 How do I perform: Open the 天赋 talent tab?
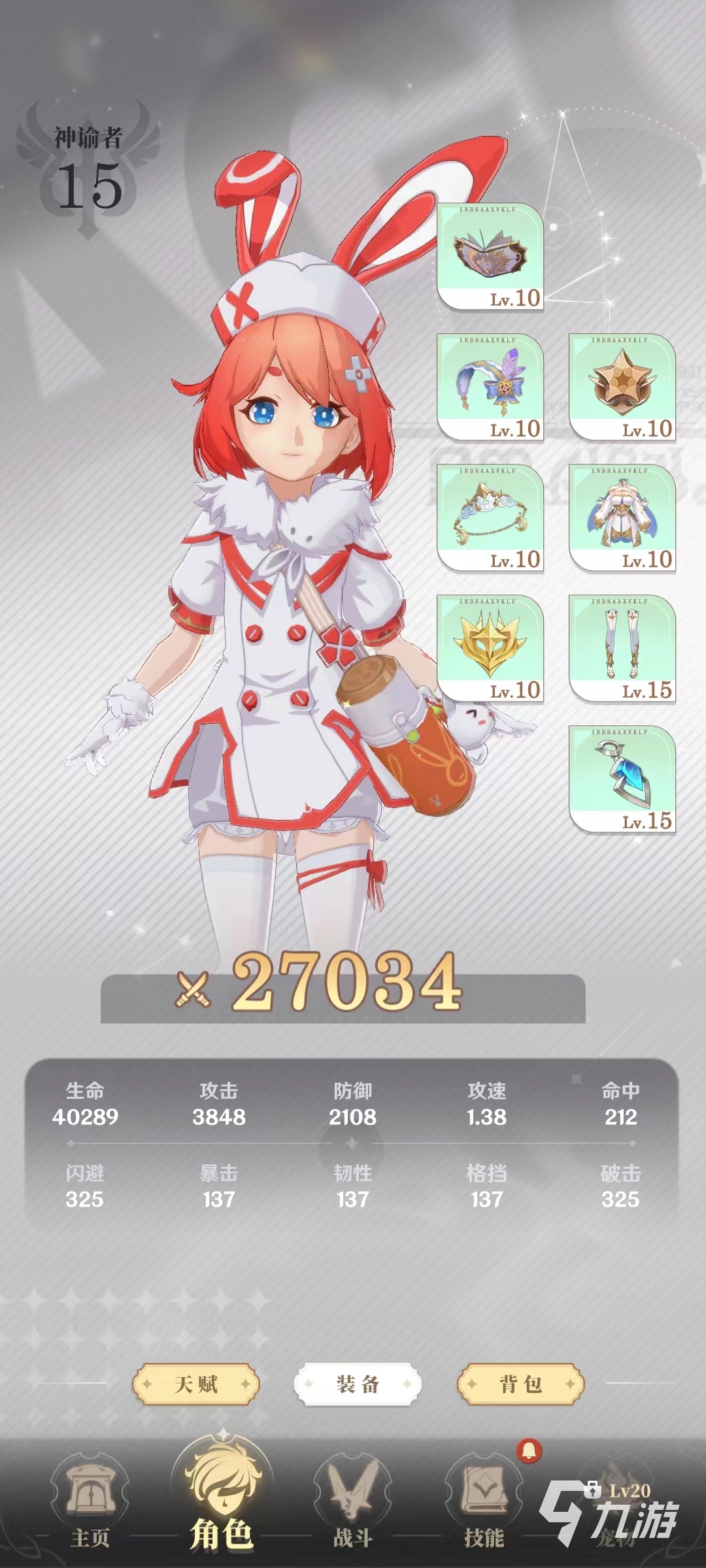[196, 1384]
